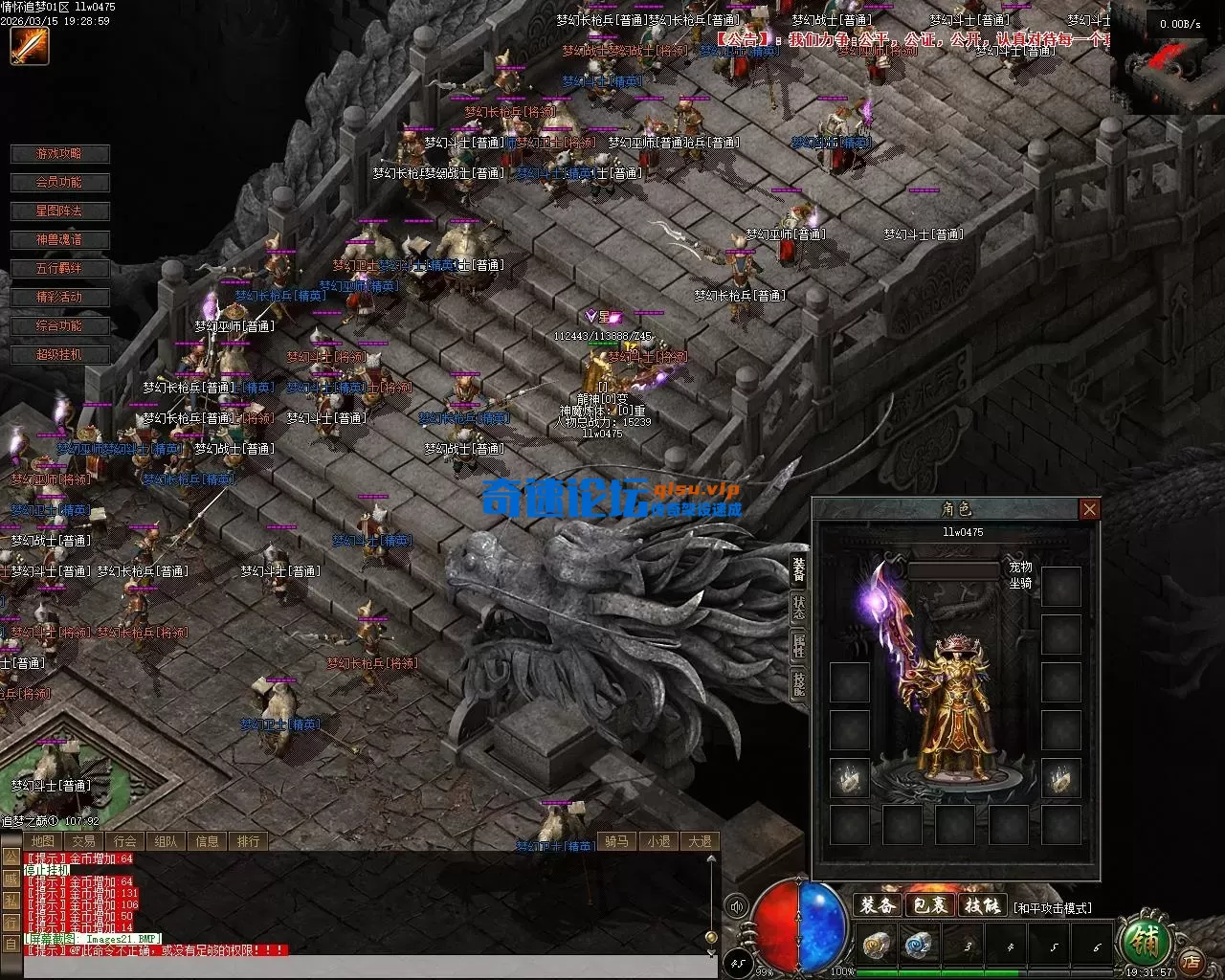Open the 行会 guild panel

coord(124,841)
